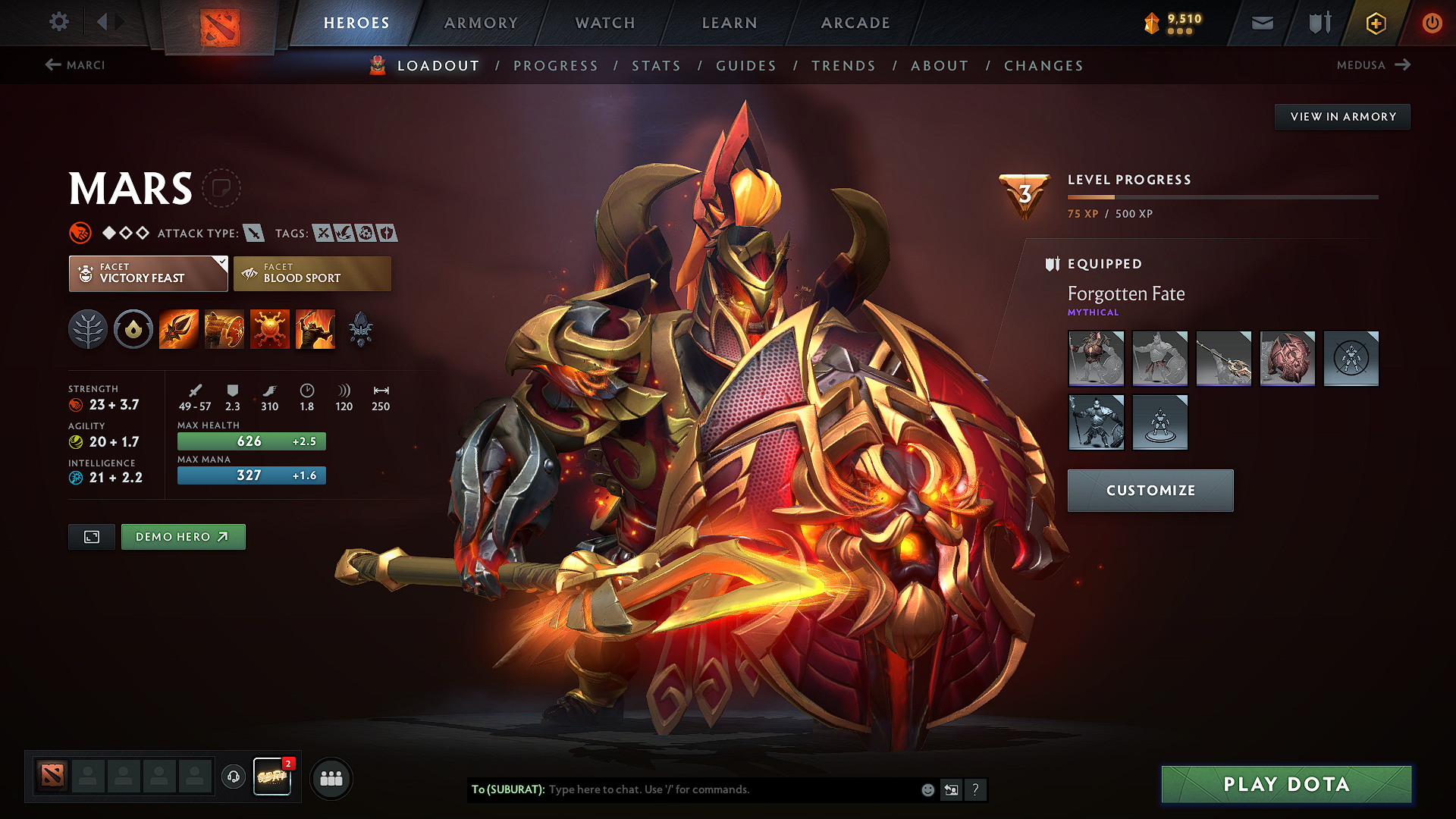Image resolution: width=1456 pixels, height=819 pixels.
Task: Switch to the Stats tab
Action: point(657,65)
